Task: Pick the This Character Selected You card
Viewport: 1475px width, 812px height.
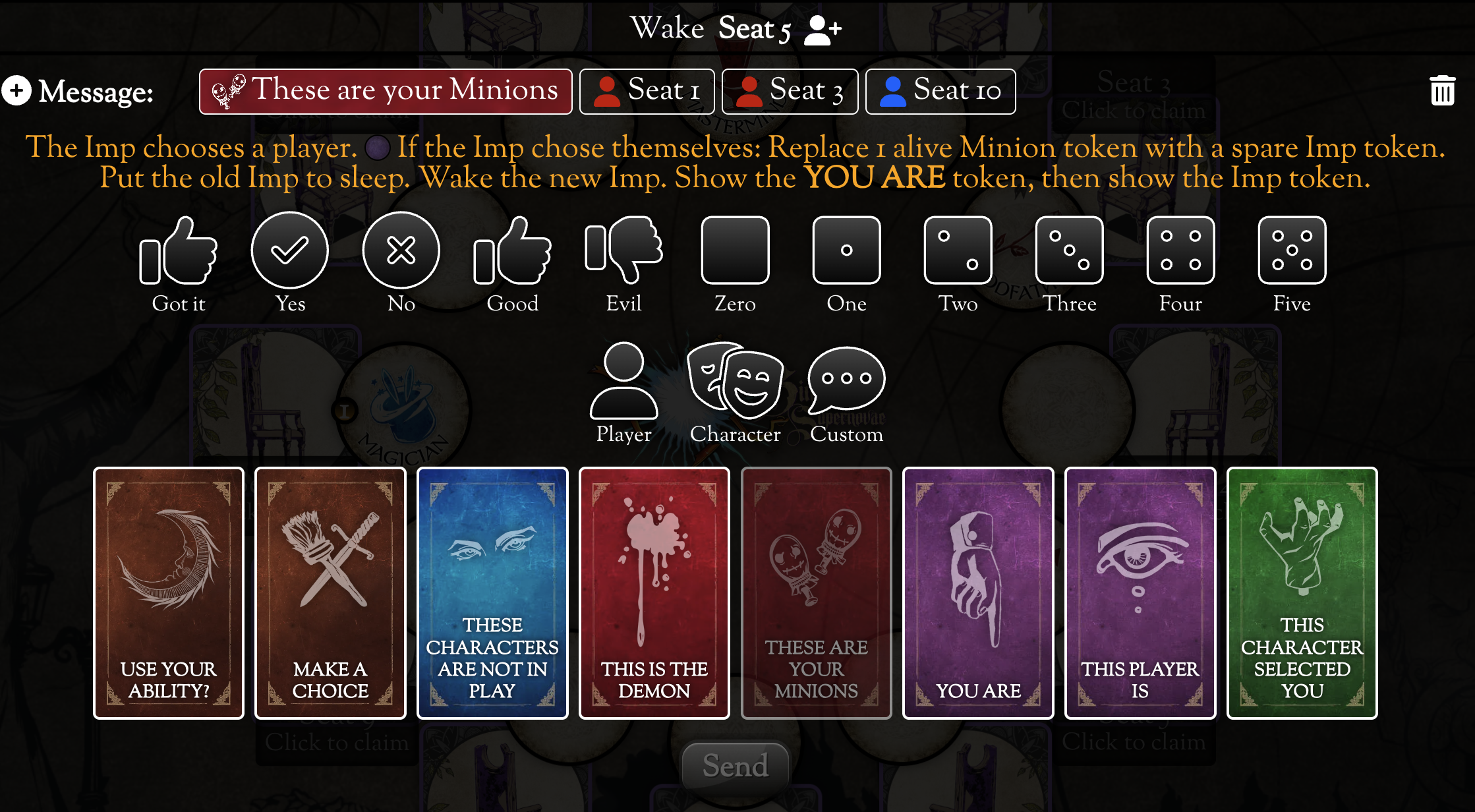Action: pos(1302,593)
